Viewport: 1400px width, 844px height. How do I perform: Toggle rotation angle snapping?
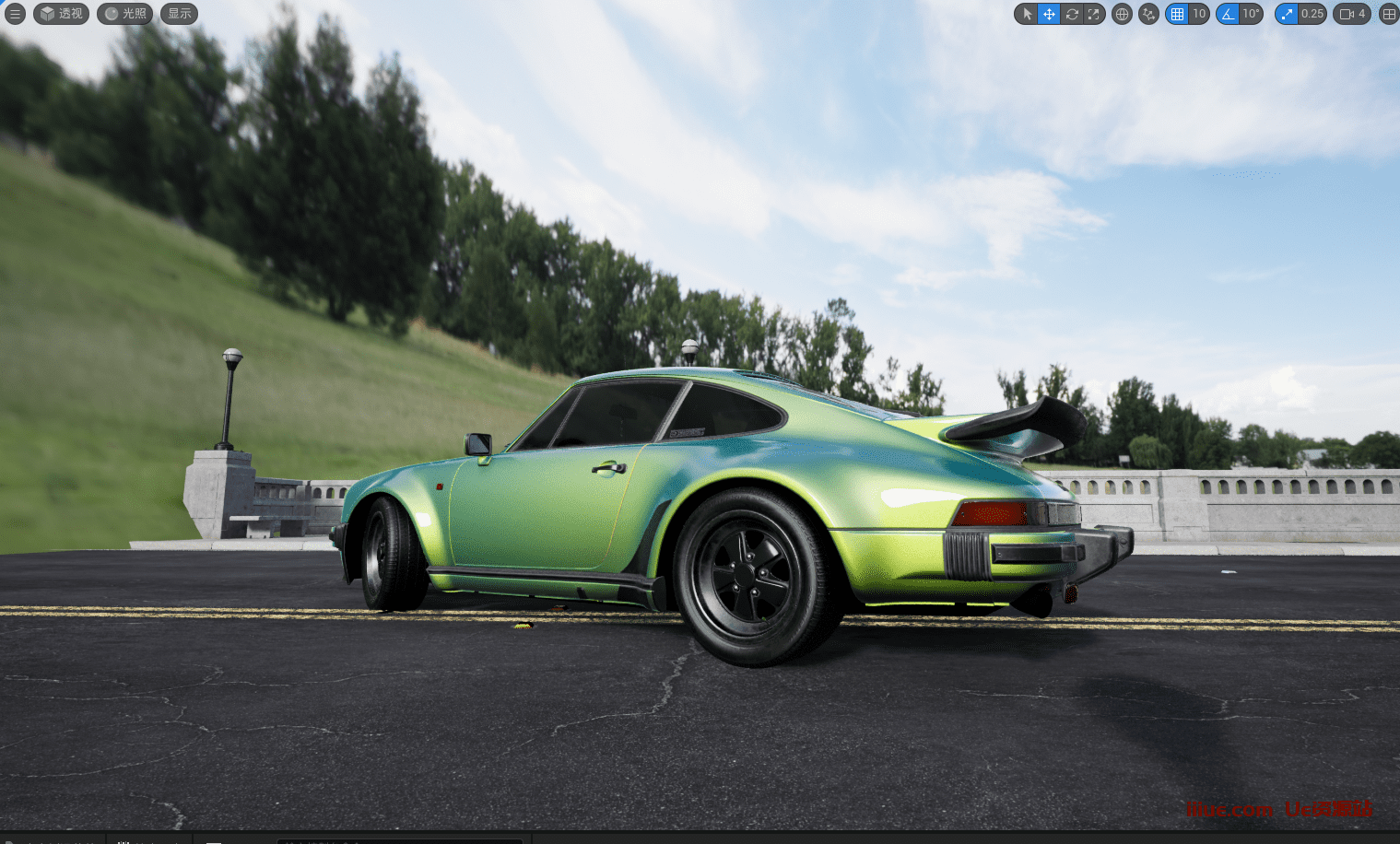point(1228,14)
